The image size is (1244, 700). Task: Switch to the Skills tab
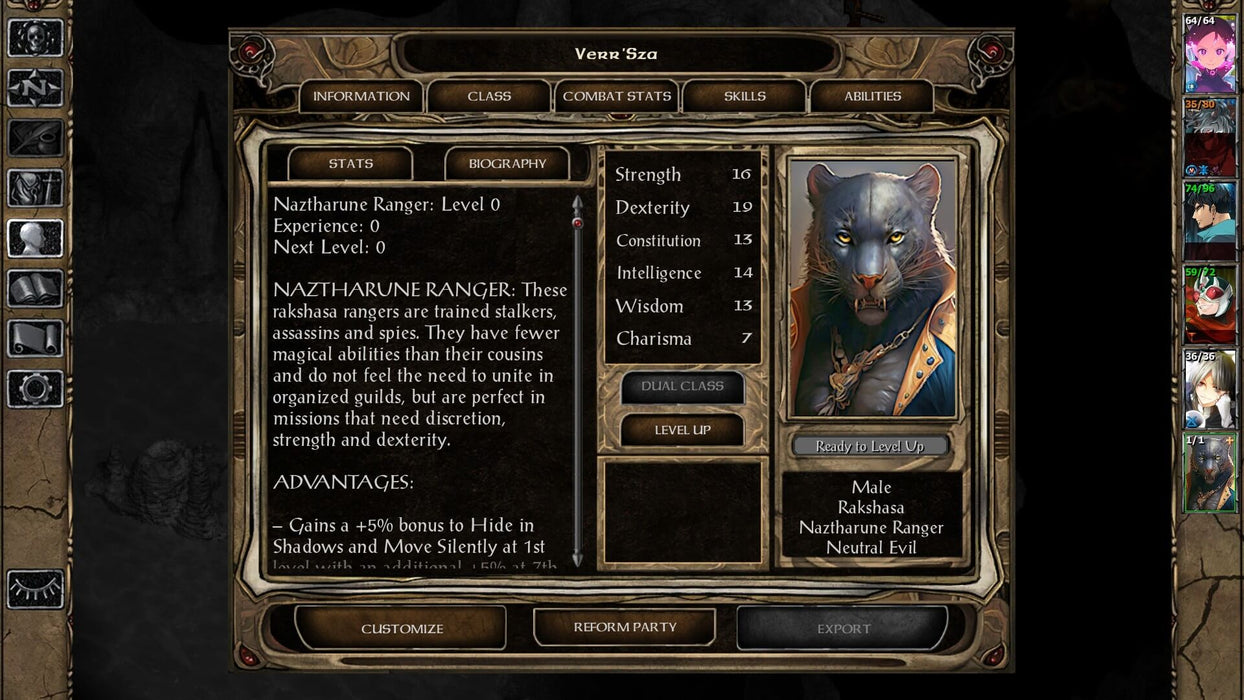coord(745,97)
